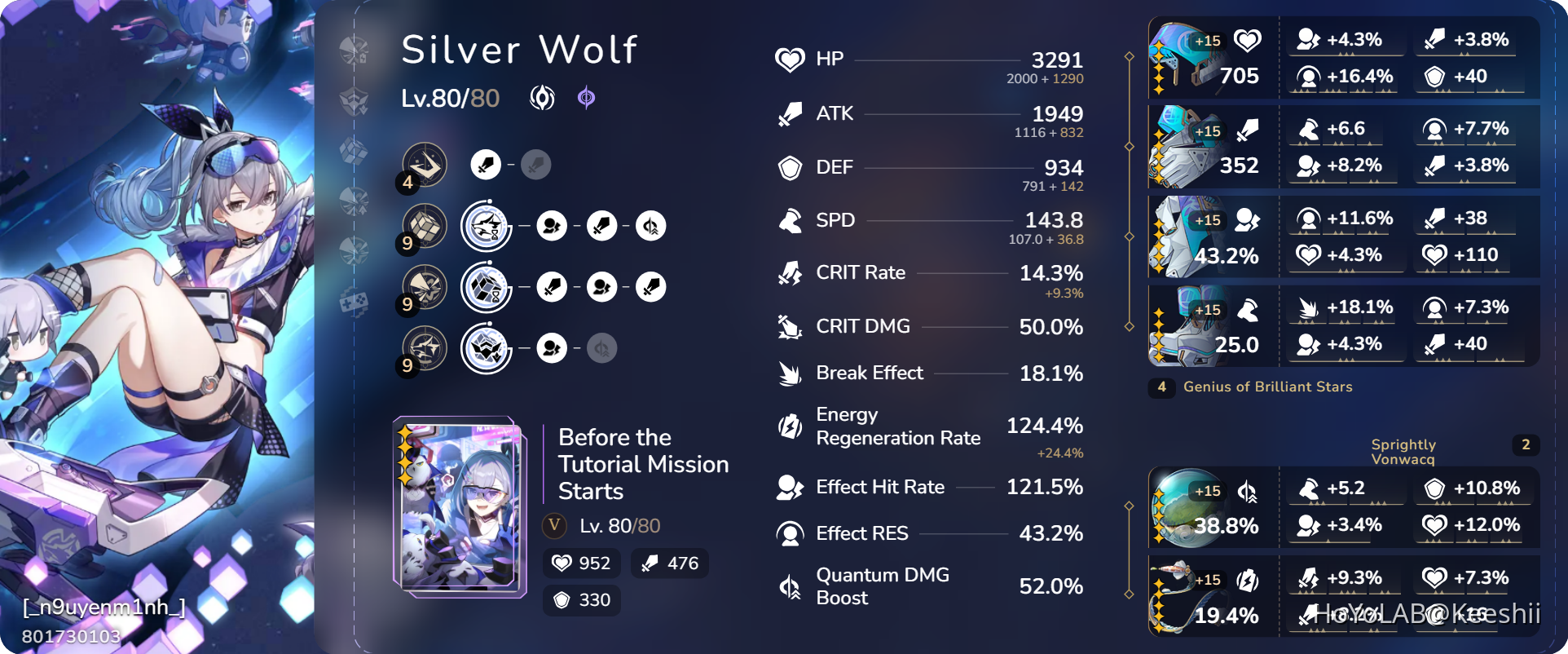Open the Nihility path icon next to level
This screenshot has width=1568, height=654.
coord(541,98)
